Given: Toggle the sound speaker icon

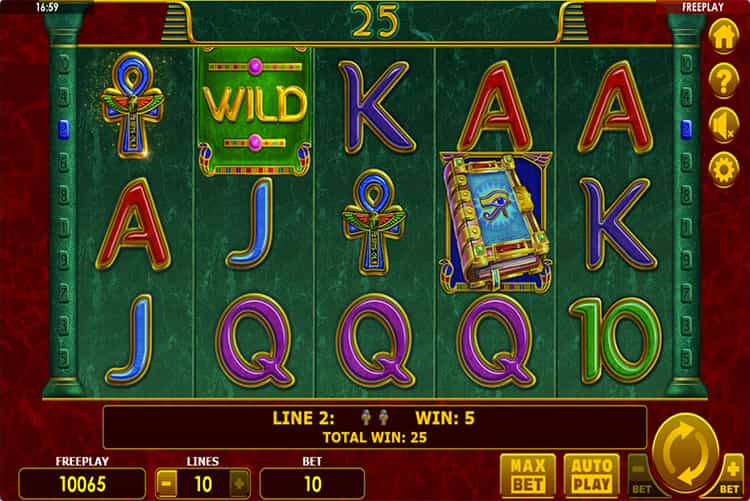Looking at the screenshot, I should [x=723, y=124].
